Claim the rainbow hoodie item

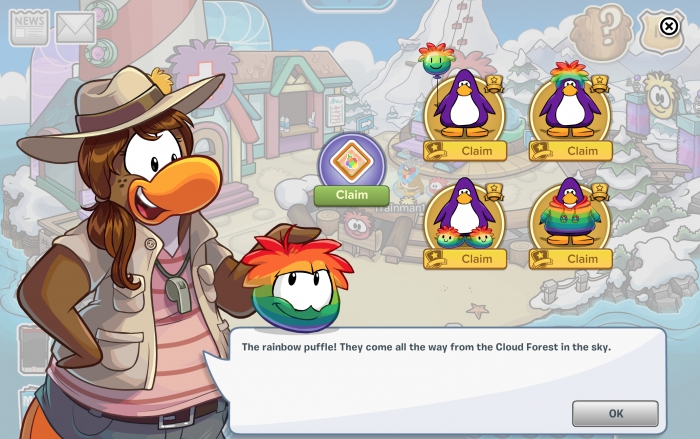pos(582,259)
